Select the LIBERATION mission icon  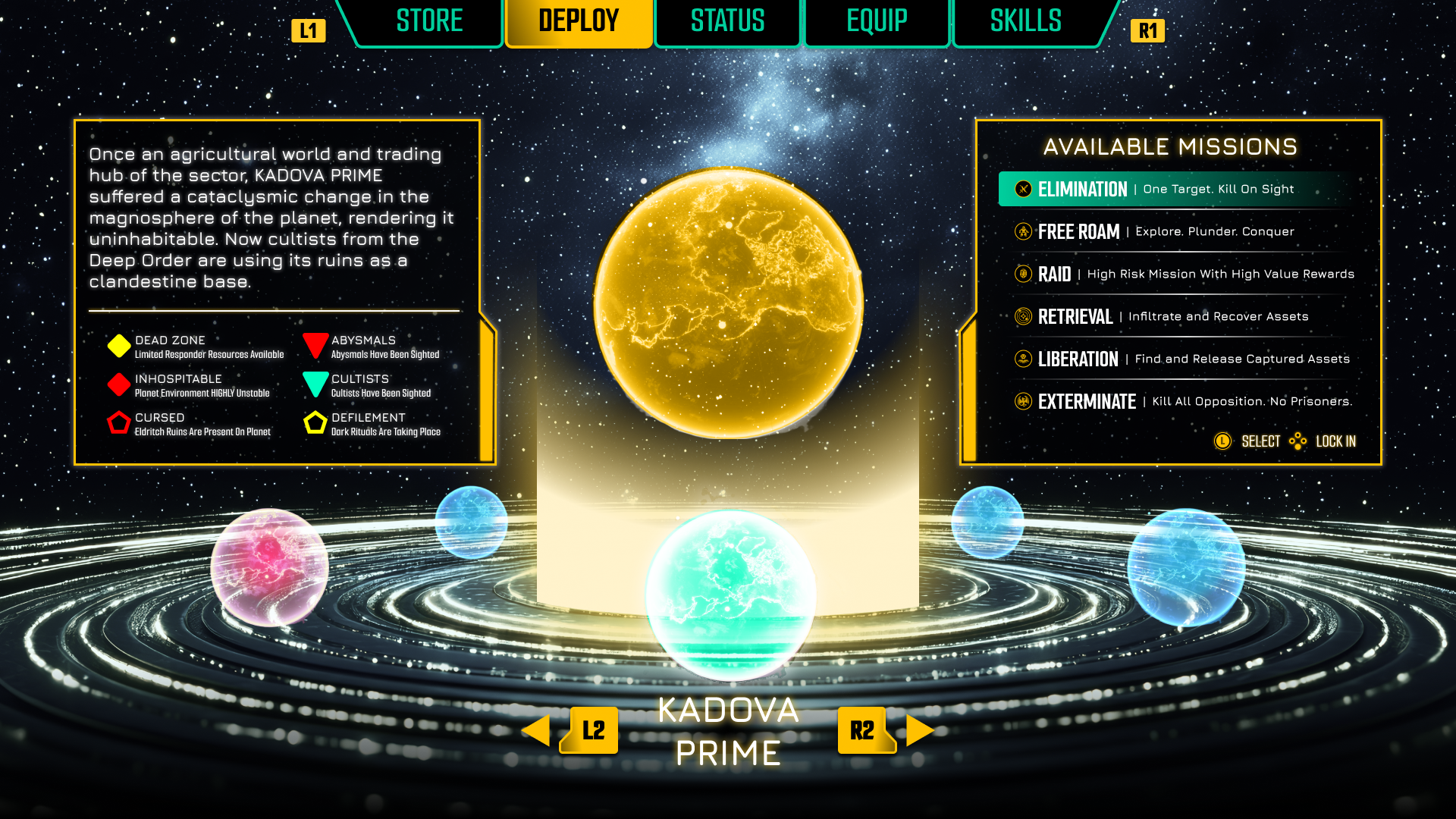[x=1022, y=359]
